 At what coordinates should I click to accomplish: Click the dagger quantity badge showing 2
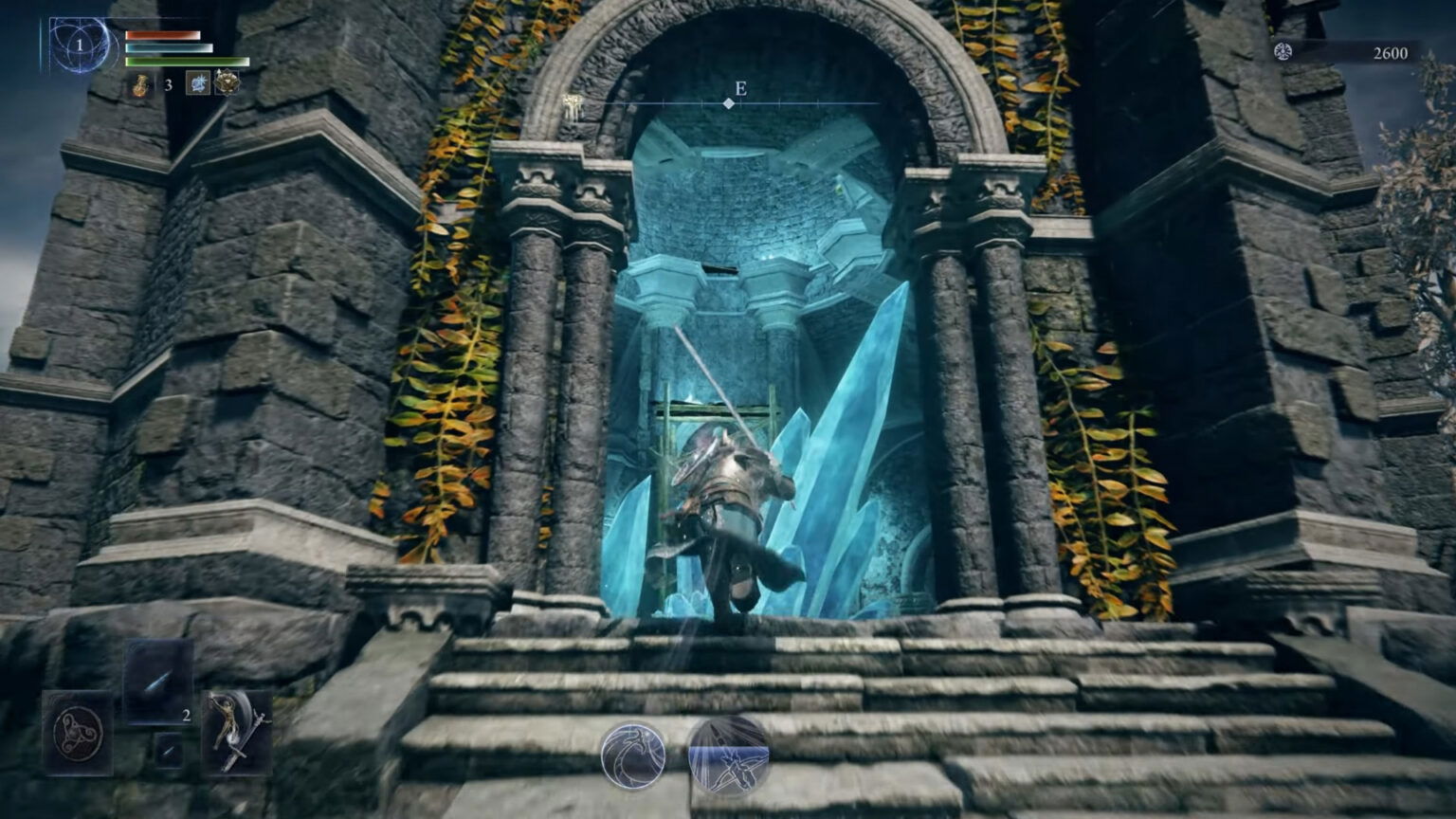(187, 715)
